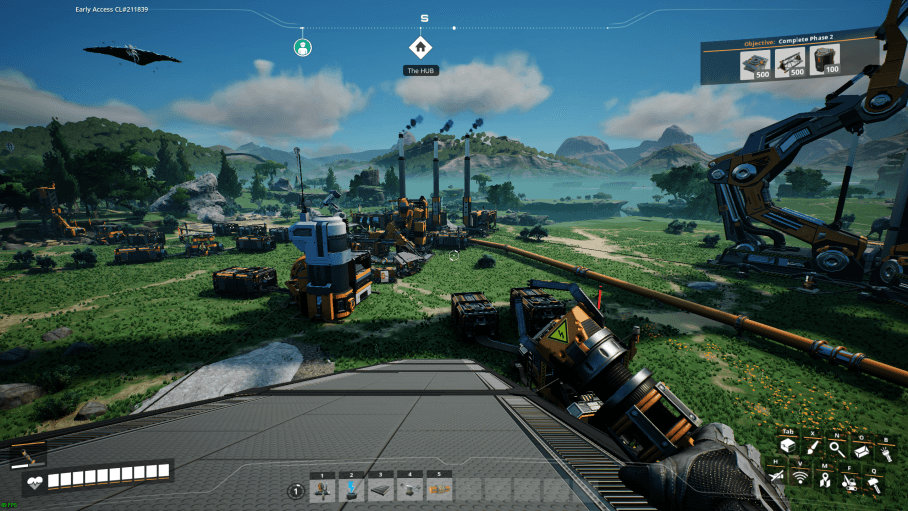The height and width of the screenshot is (511, 908).
Task: Click the circled hotbar number indicator
Action: tap(296, 490)
